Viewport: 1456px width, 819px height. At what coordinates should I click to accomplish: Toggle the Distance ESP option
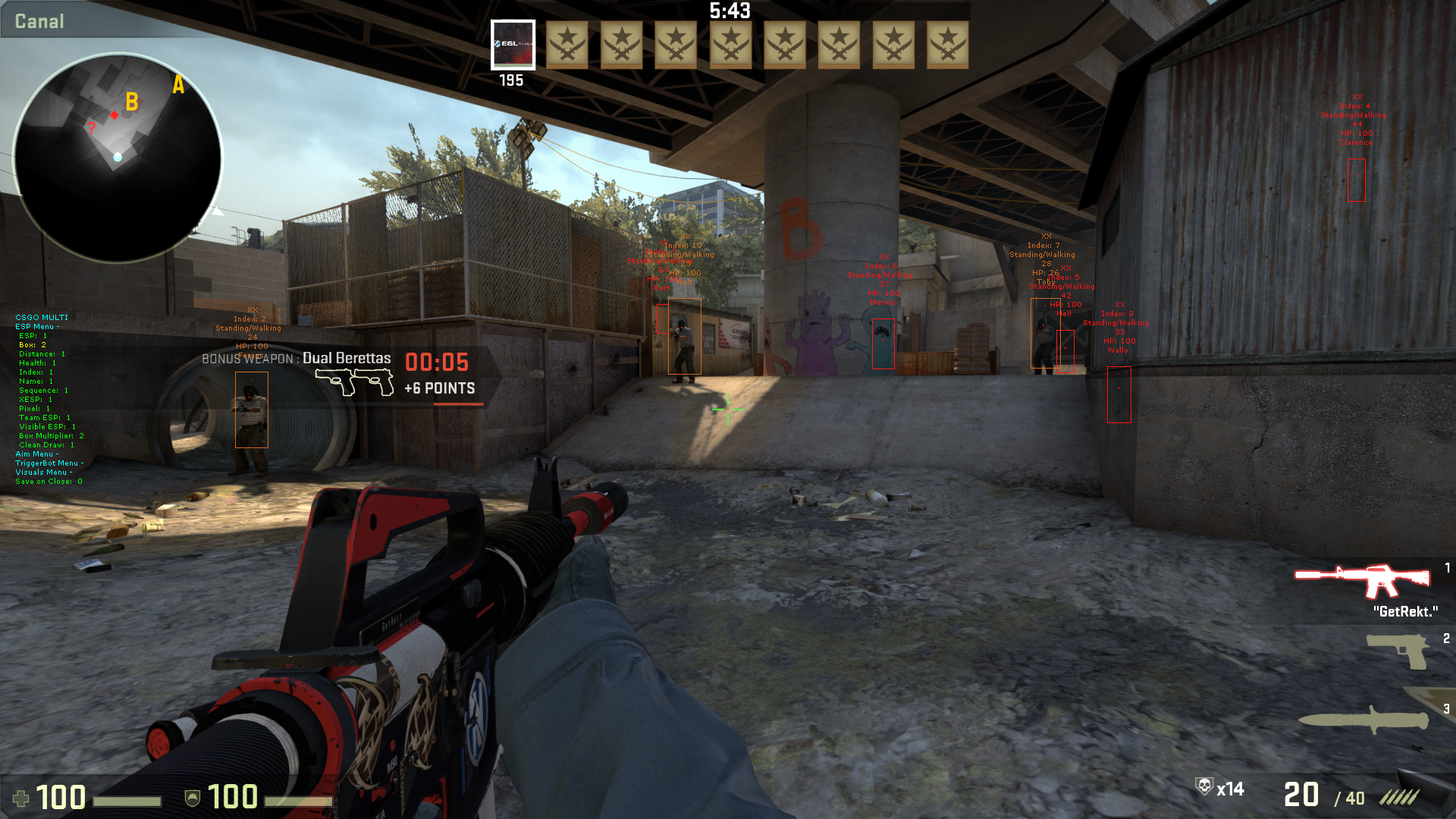(x=42, y=354)
